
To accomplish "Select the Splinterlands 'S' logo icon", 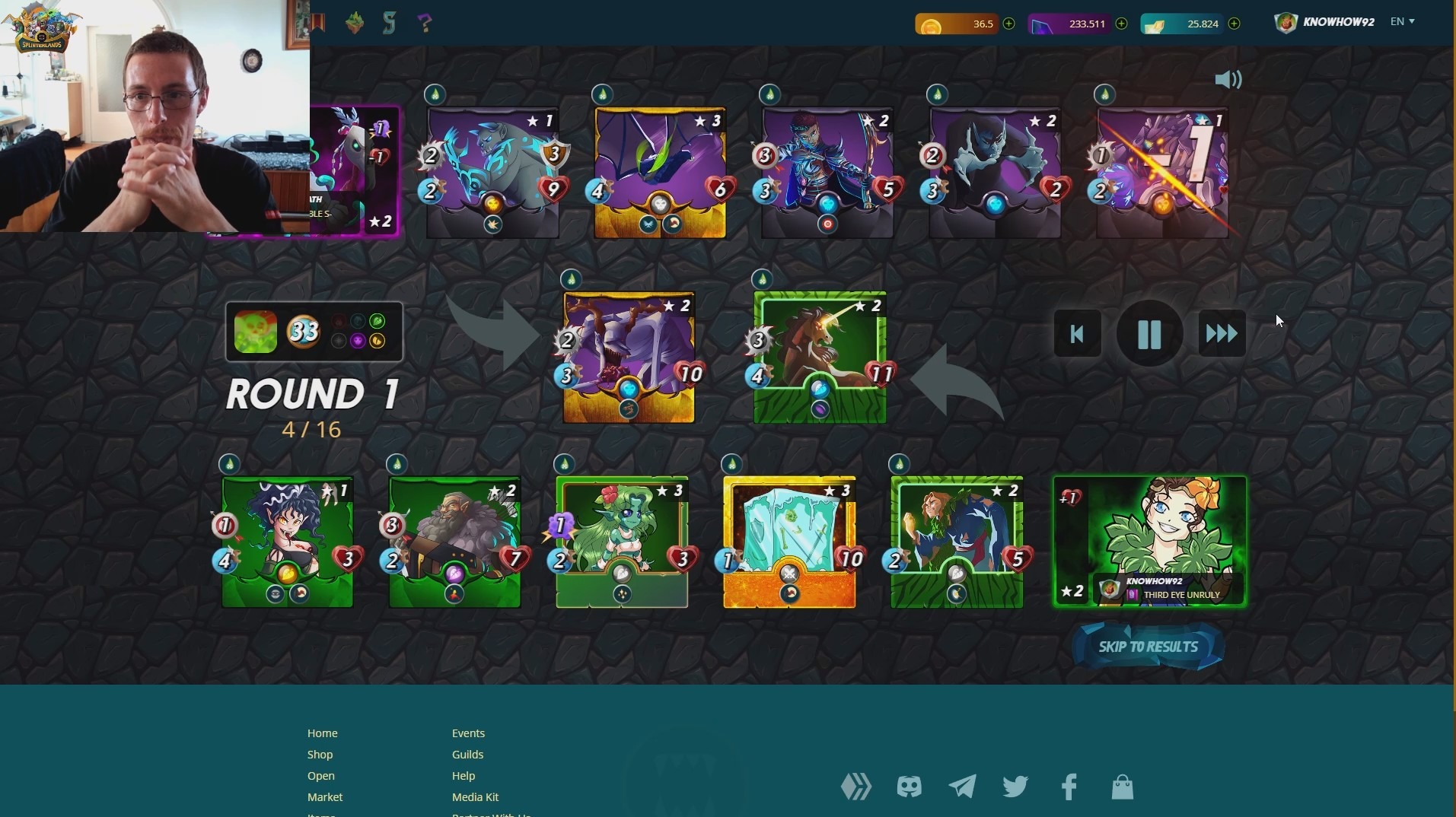I will [389, 22].
